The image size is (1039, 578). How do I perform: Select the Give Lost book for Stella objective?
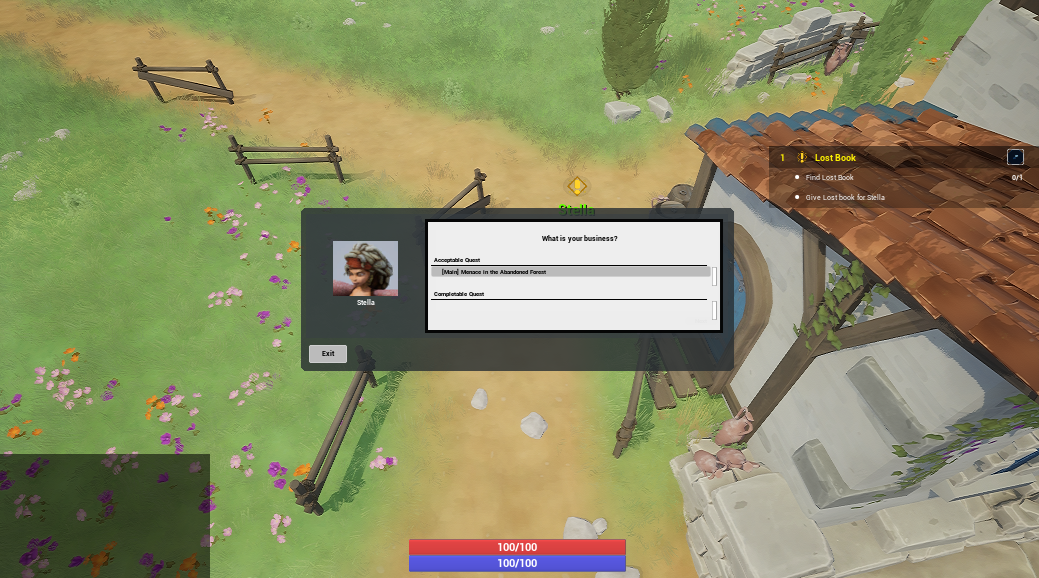coord(845,198)
